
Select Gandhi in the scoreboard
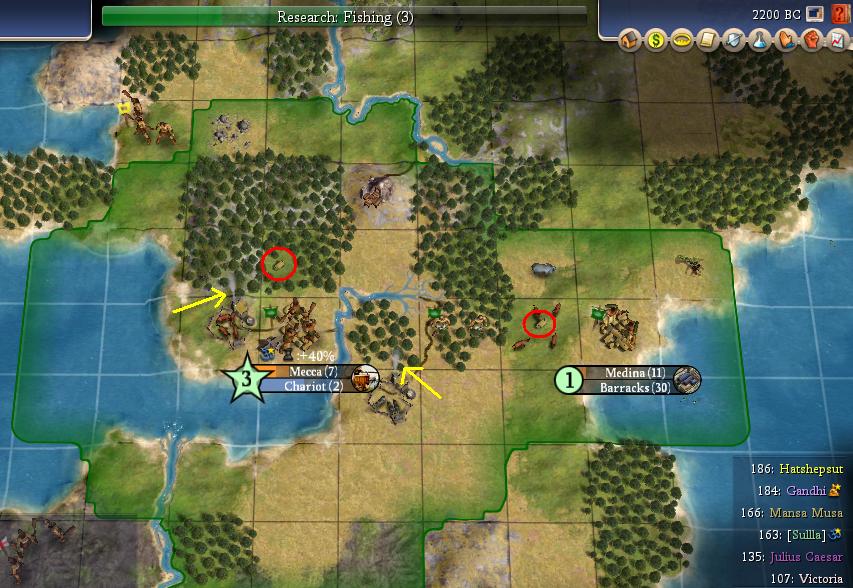click(x=807, y=490)
